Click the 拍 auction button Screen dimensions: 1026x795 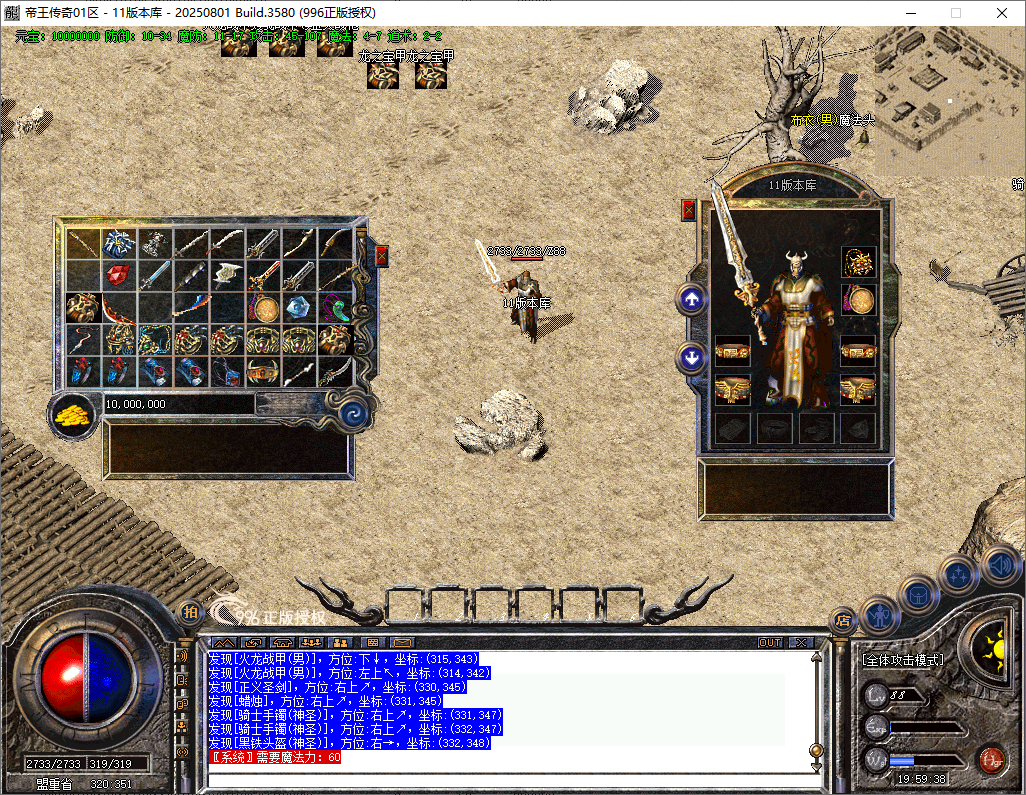click(189, 612)
